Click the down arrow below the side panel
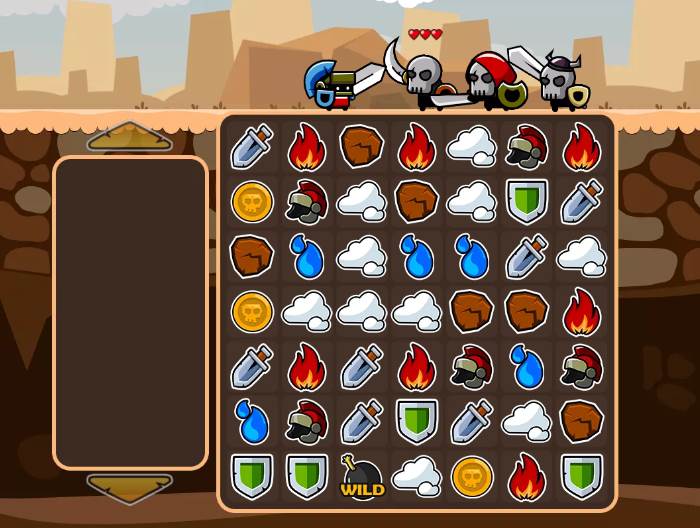 click(x=130, y=487)
